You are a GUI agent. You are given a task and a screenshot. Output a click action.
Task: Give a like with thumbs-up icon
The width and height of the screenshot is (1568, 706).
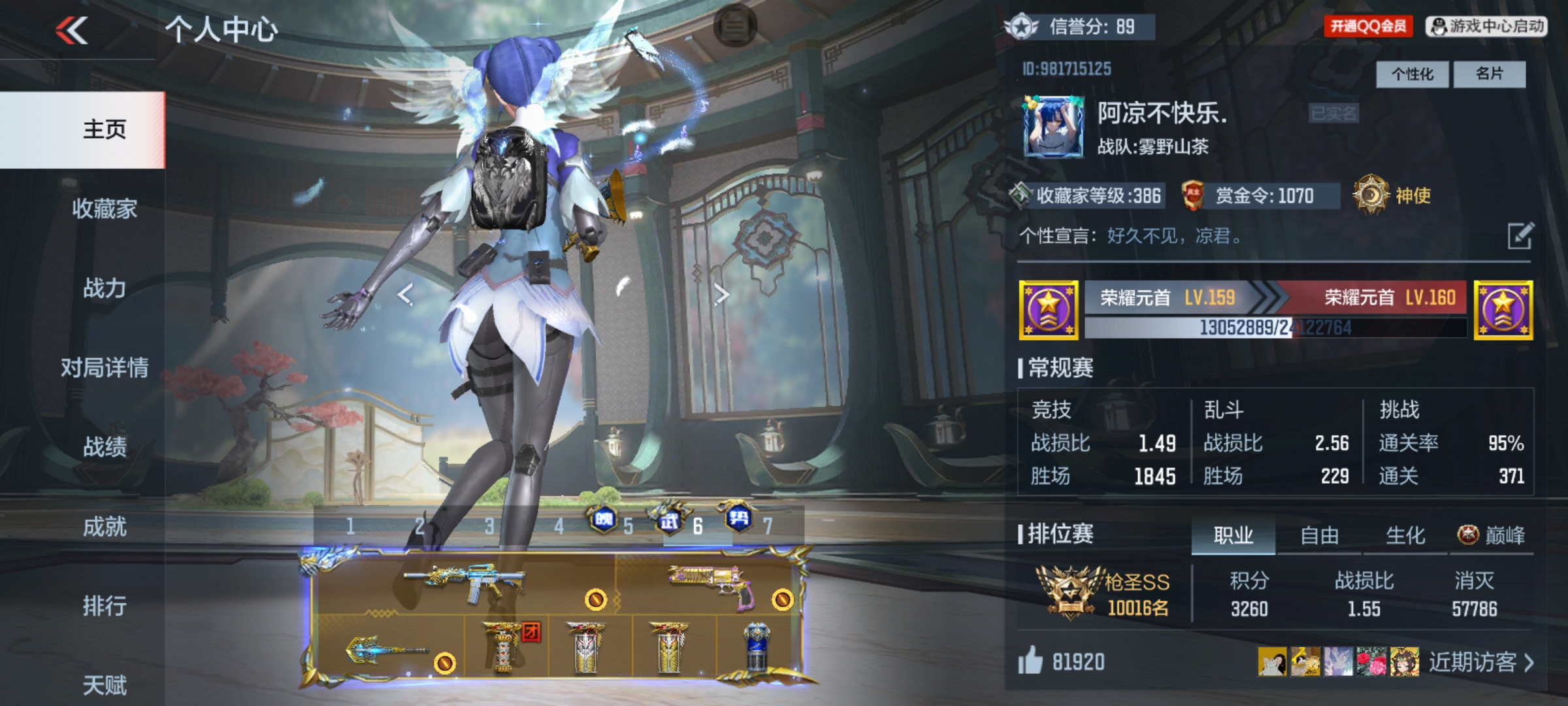[x=1030, y=661]
